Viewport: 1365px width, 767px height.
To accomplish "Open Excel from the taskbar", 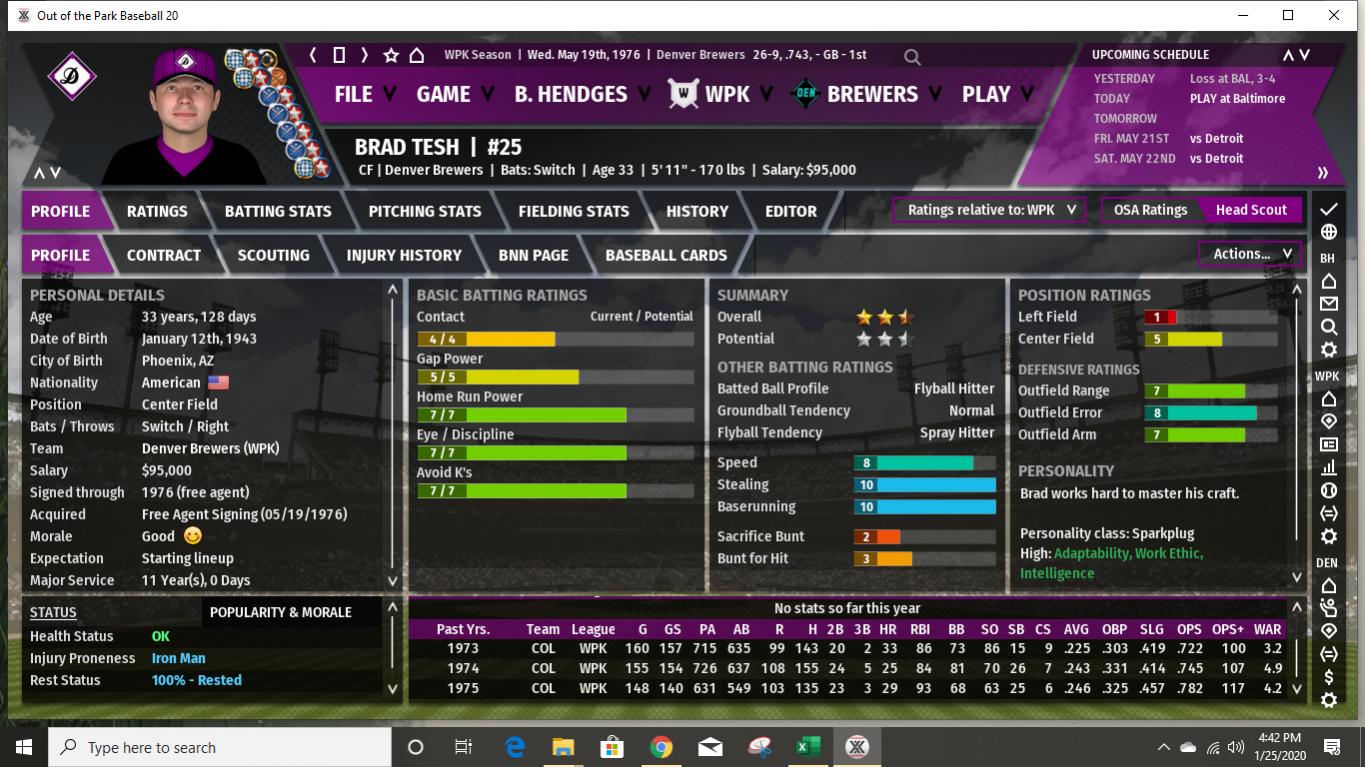I will (807, 747).
